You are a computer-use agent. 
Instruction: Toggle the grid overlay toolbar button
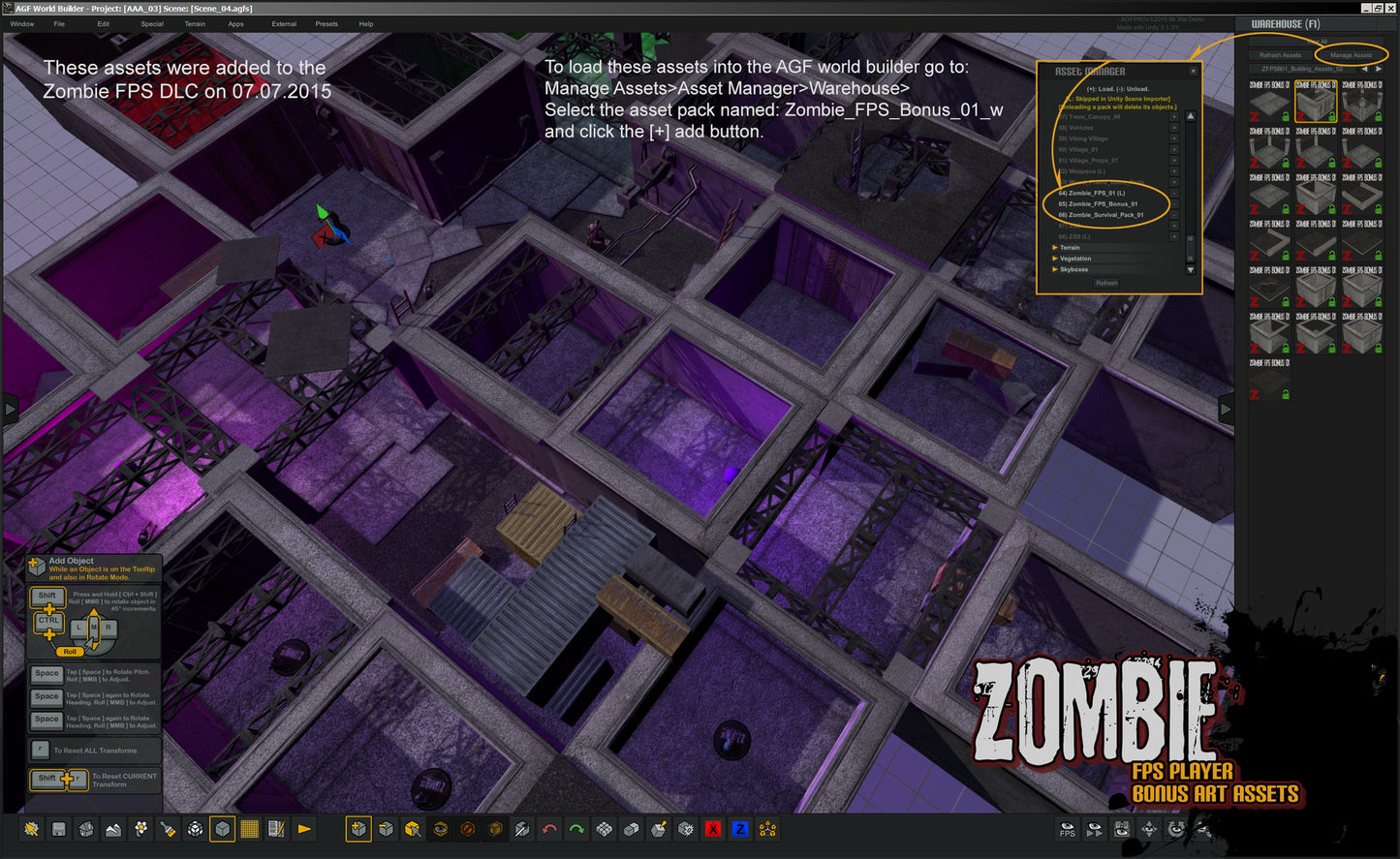(249, 829)
